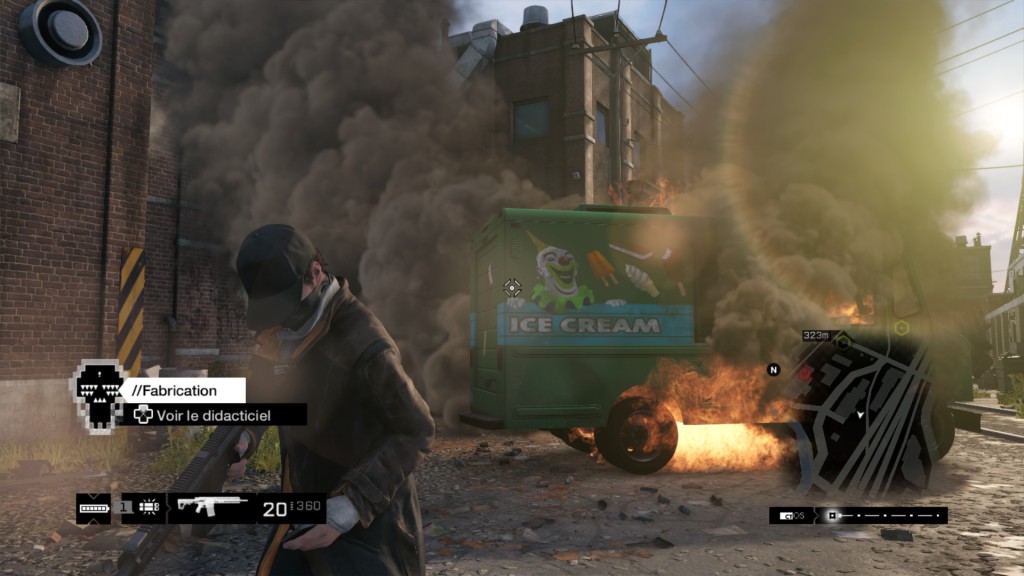Click the phone battery indicator icon
Image resolution: width=1024 pixels, height=576 pixels.
tap(94, 508)
